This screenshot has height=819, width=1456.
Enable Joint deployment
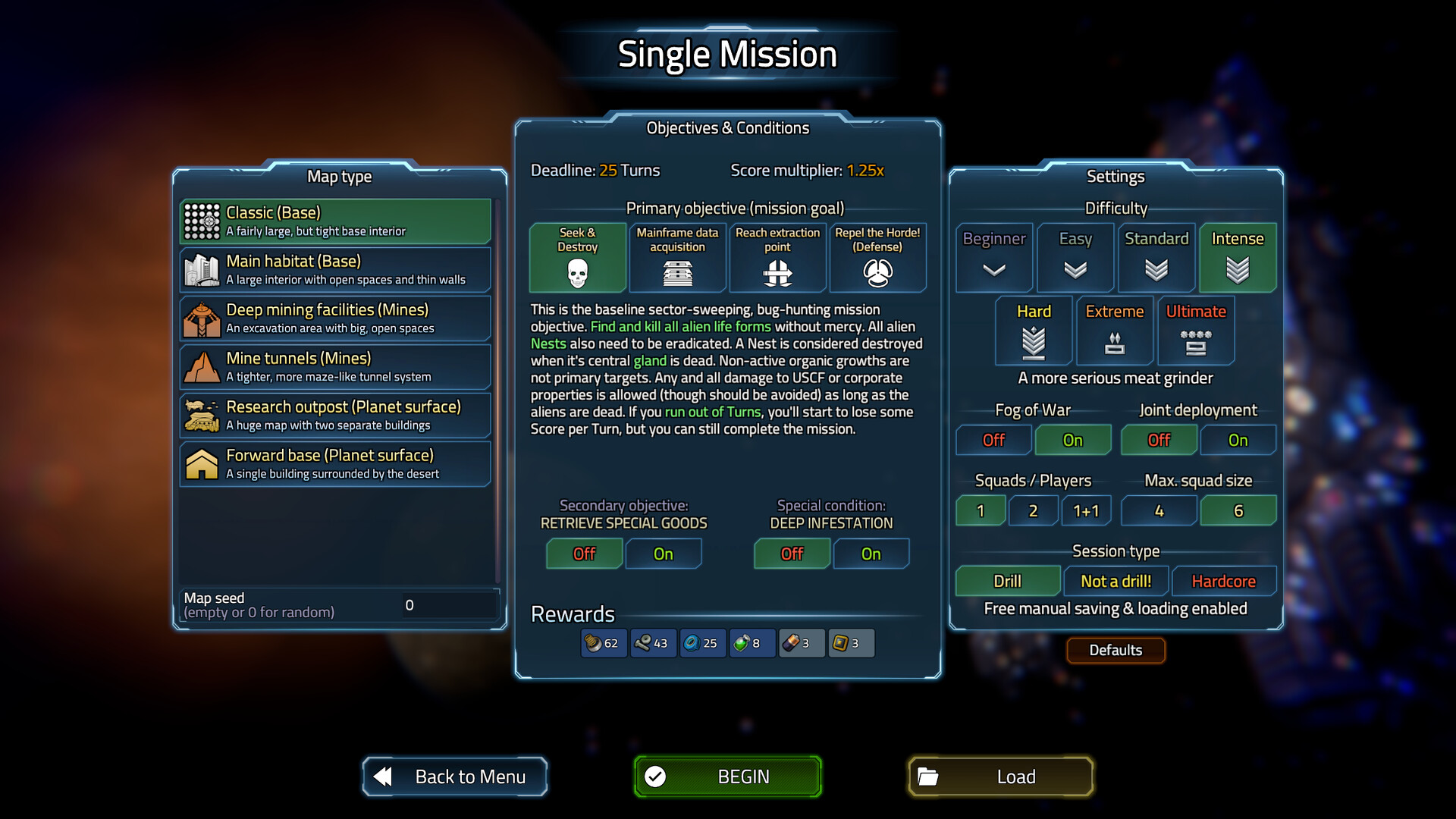1238,440
